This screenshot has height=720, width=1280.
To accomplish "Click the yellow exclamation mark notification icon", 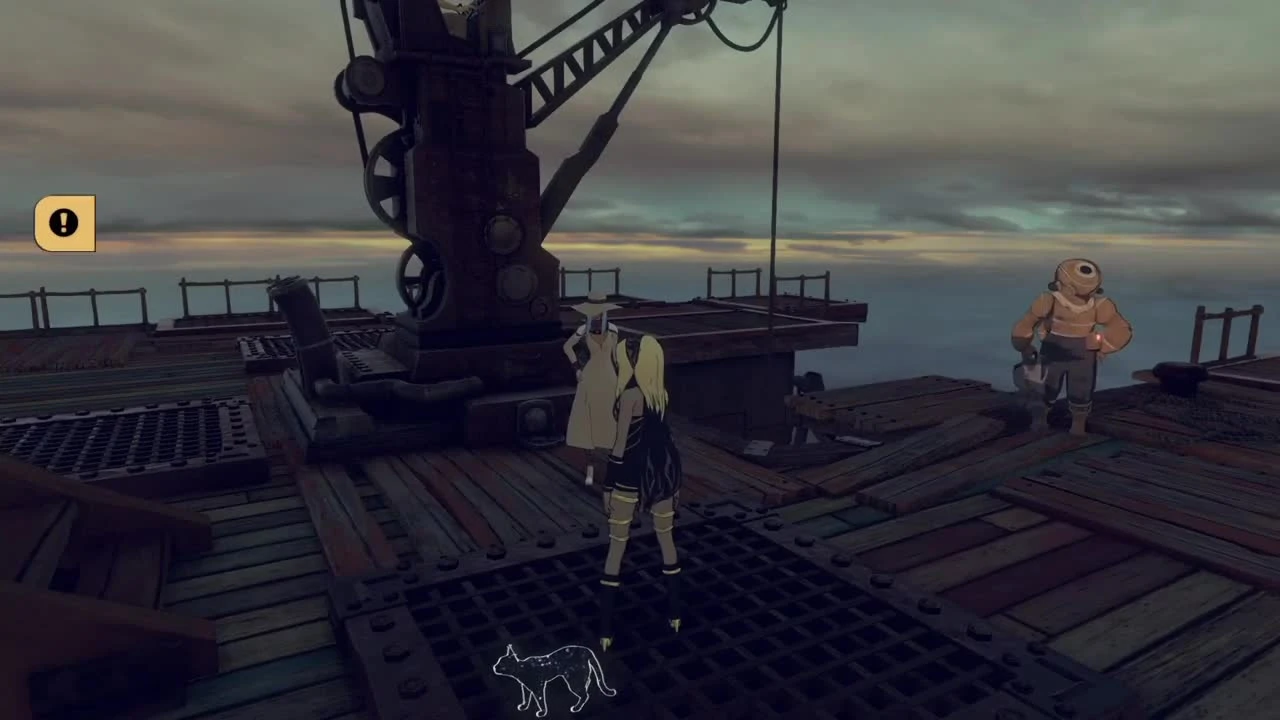I will 63,222.
